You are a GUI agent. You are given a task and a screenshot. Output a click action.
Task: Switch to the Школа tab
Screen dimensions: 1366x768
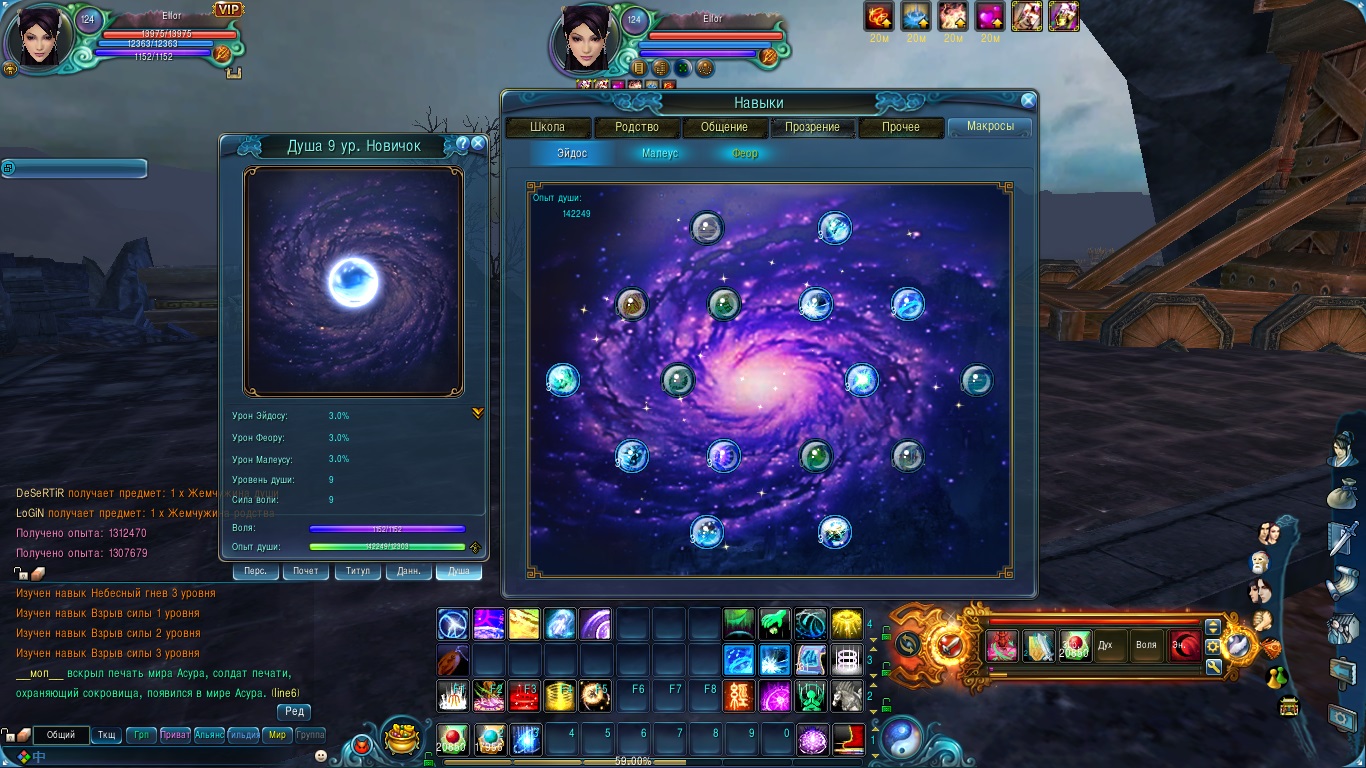(547, 128)
